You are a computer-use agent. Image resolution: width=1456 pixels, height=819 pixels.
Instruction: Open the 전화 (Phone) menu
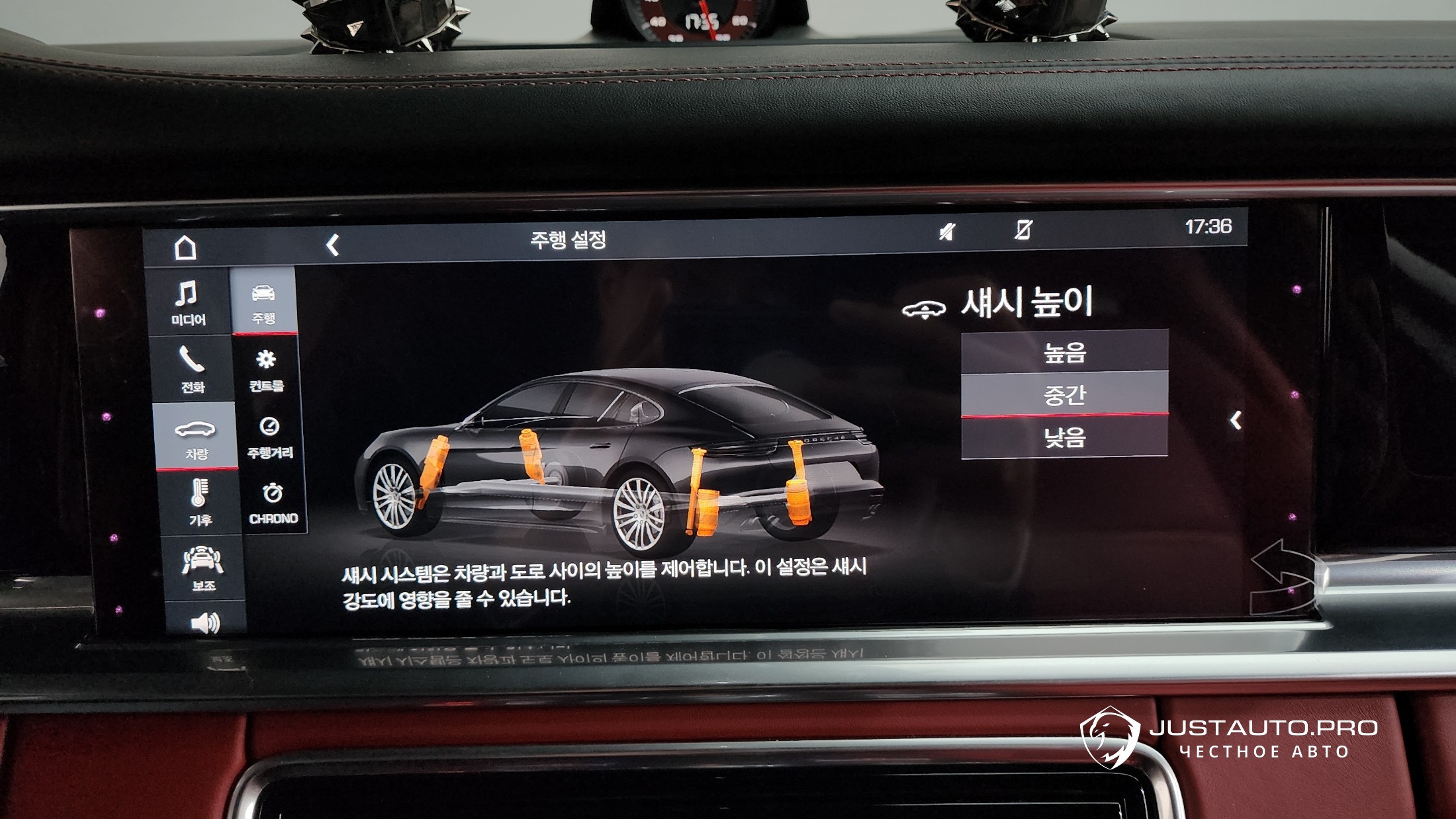pyautogui.click(x=192, y=369)
